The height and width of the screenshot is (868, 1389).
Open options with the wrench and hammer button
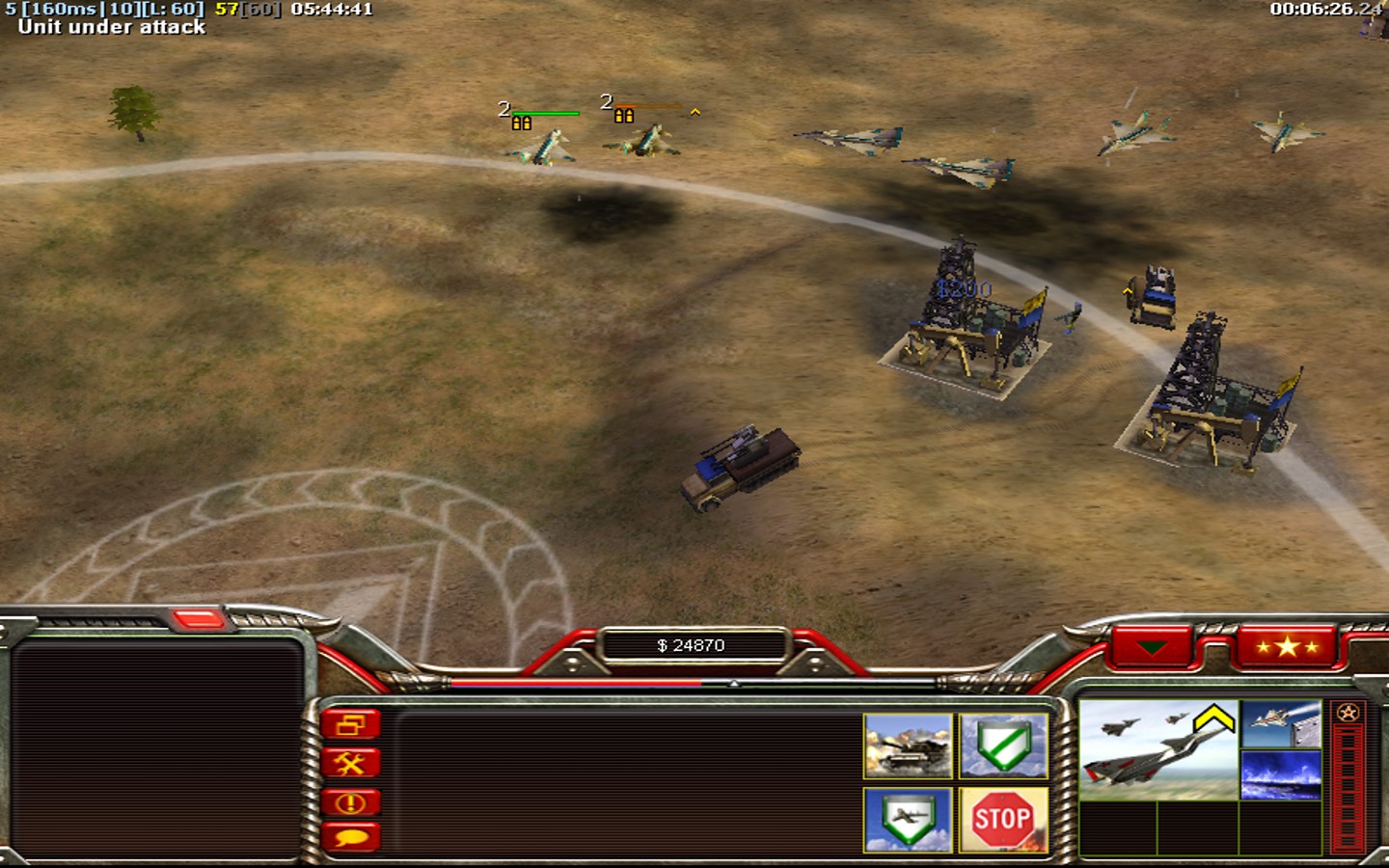point(351,764)
